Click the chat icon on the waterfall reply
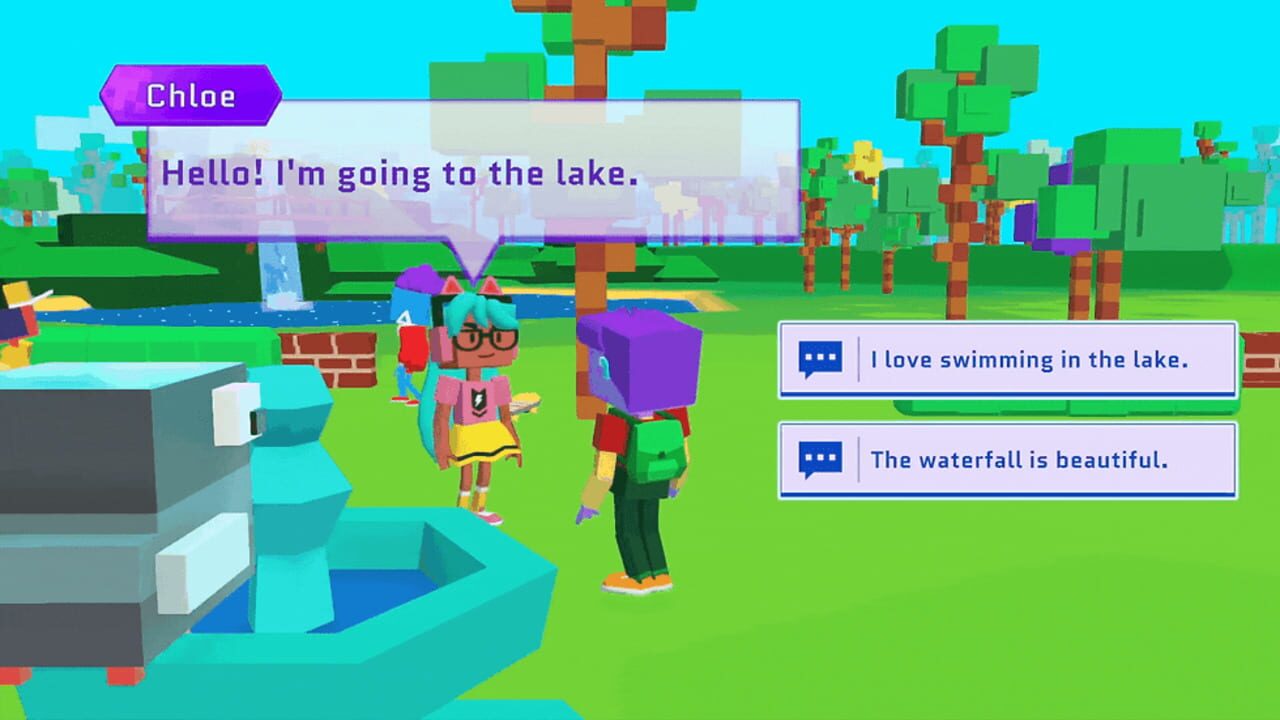Viewport: 1280px width, 720px height. point(819,459)
